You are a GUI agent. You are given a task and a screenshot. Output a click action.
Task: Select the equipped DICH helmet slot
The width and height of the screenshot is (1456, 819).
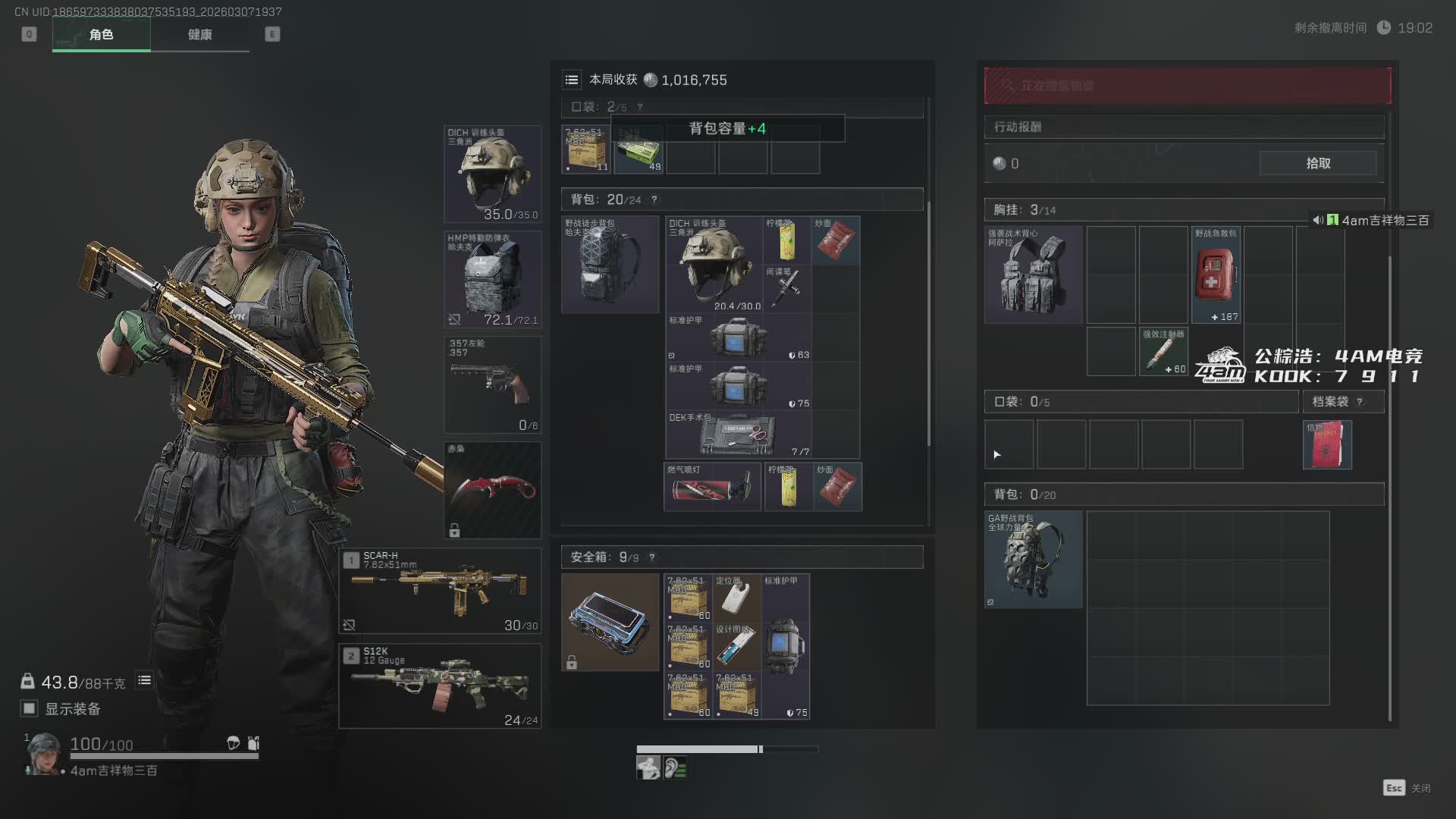tap(492, 174)
